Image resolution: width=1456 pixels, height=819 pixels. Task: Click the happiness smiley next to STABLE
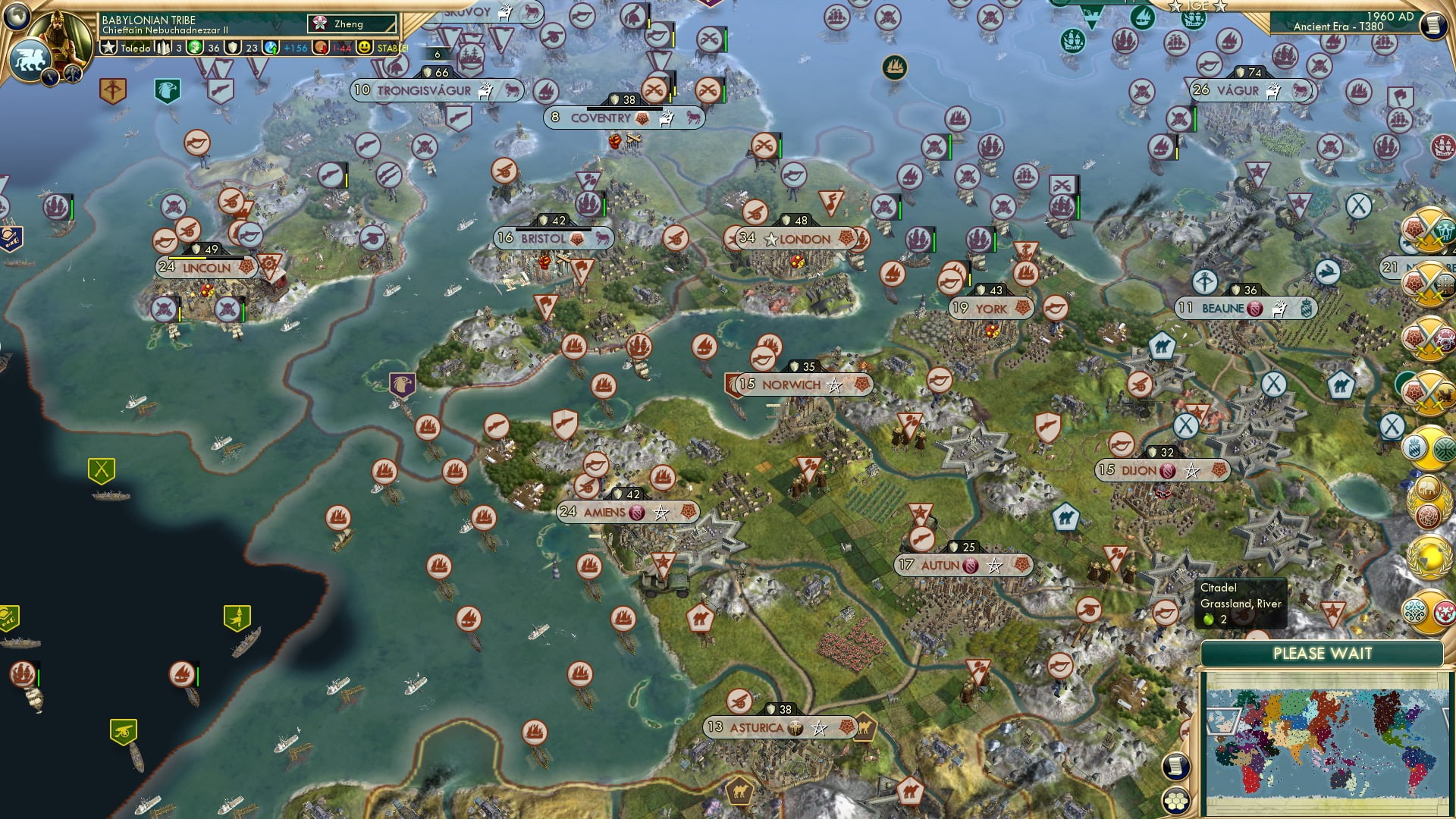click(x=363, y=47)
